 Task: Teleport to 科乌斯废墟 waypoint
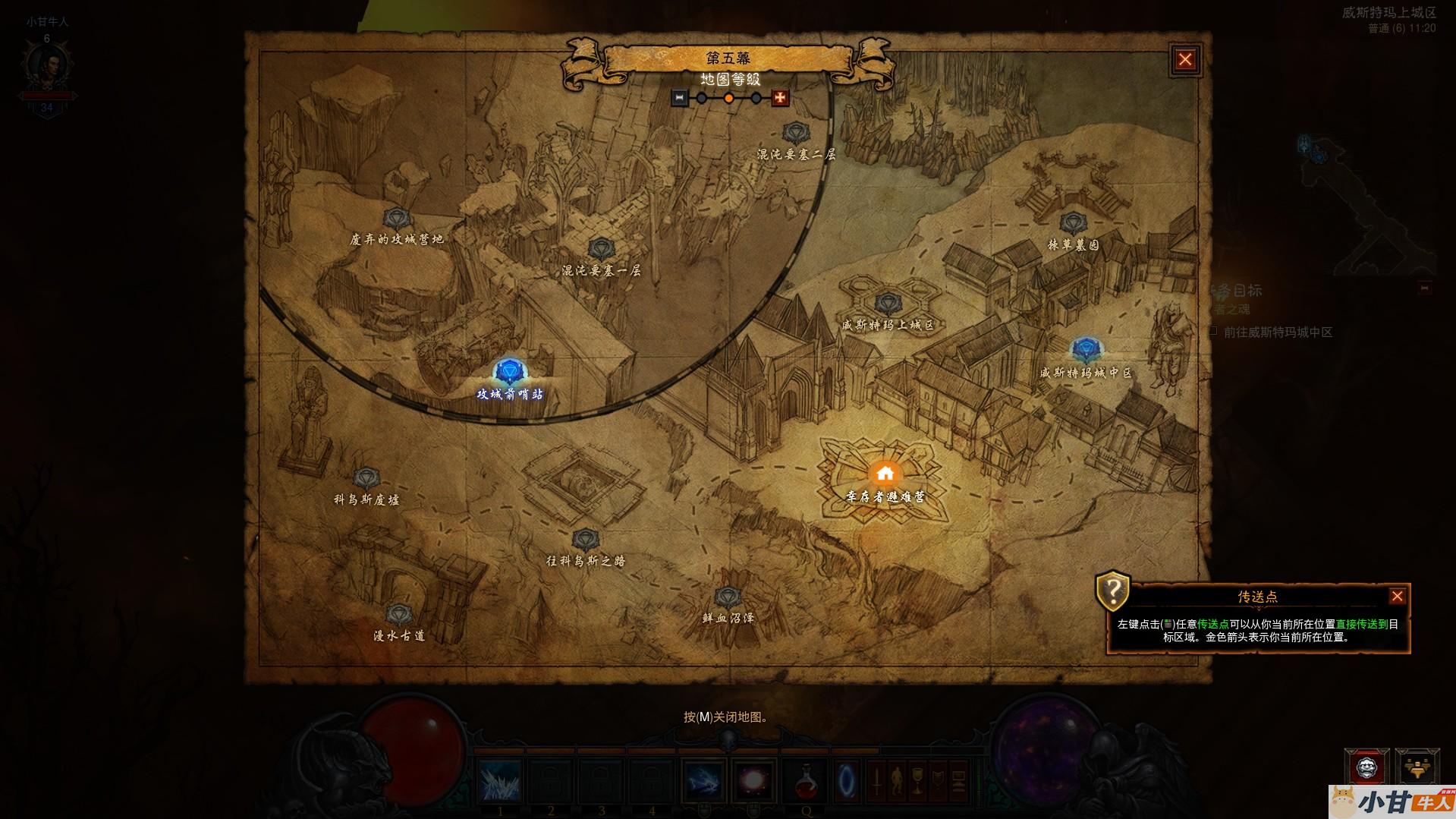(x=366, y=478)
